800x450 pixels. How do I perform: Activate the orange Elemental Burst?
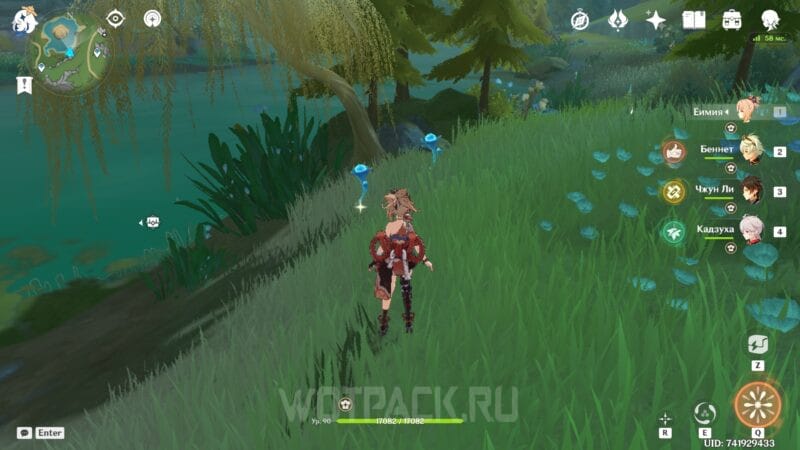(757, 405)
